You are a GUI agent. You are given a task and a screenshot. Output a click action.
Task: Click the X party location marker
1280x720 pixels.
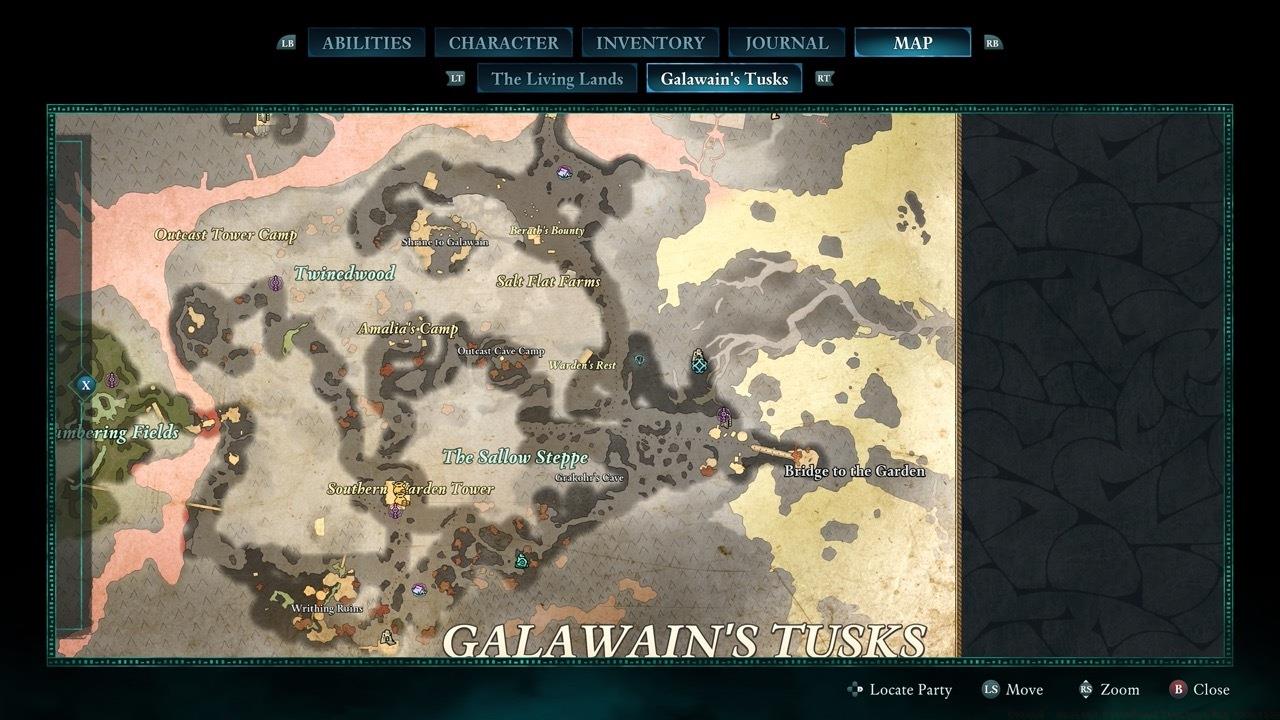click(85, 382)
